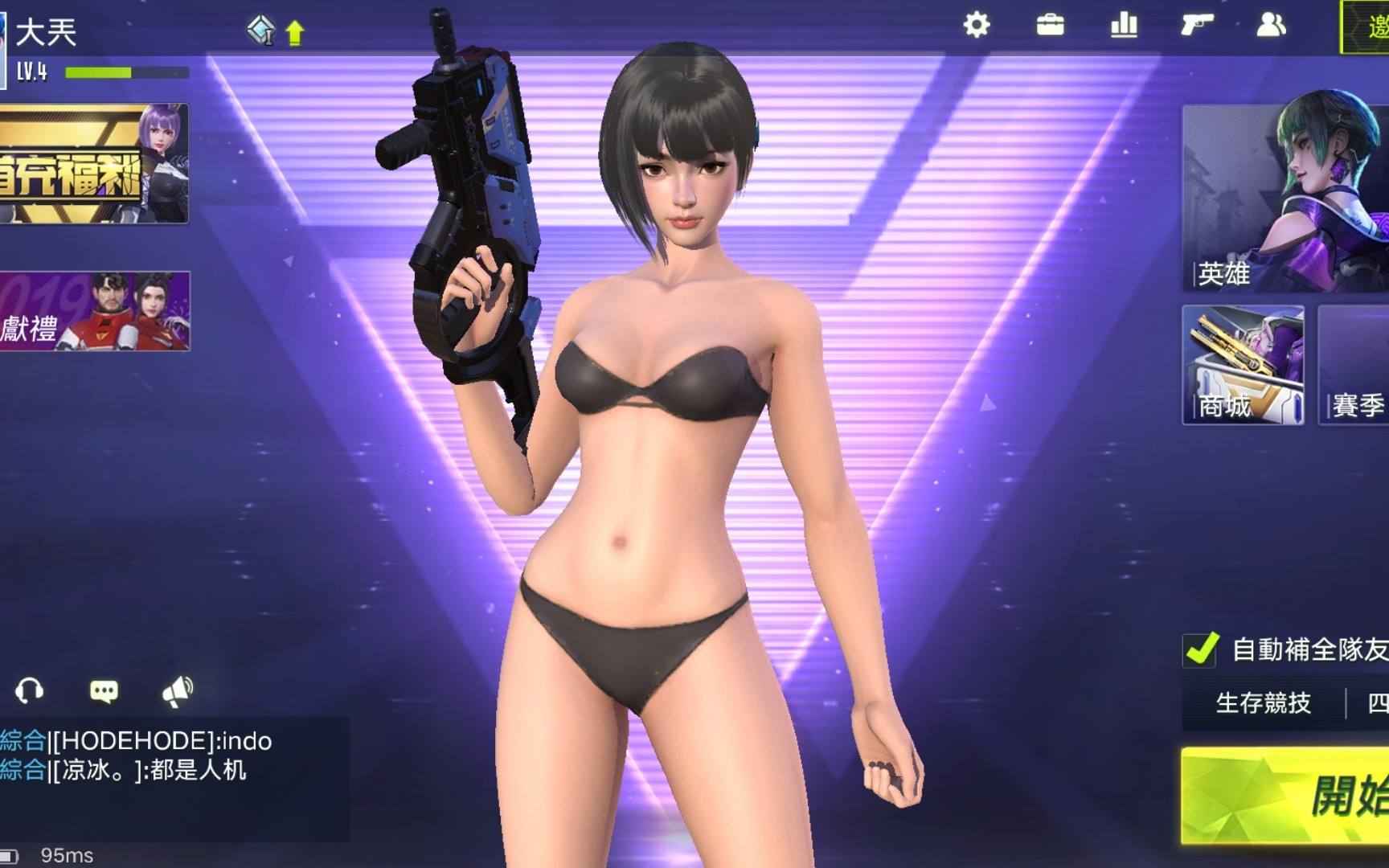Open the 獻禮 event banner
Viewport: 1389px width, 868px height.
(94, 311)
